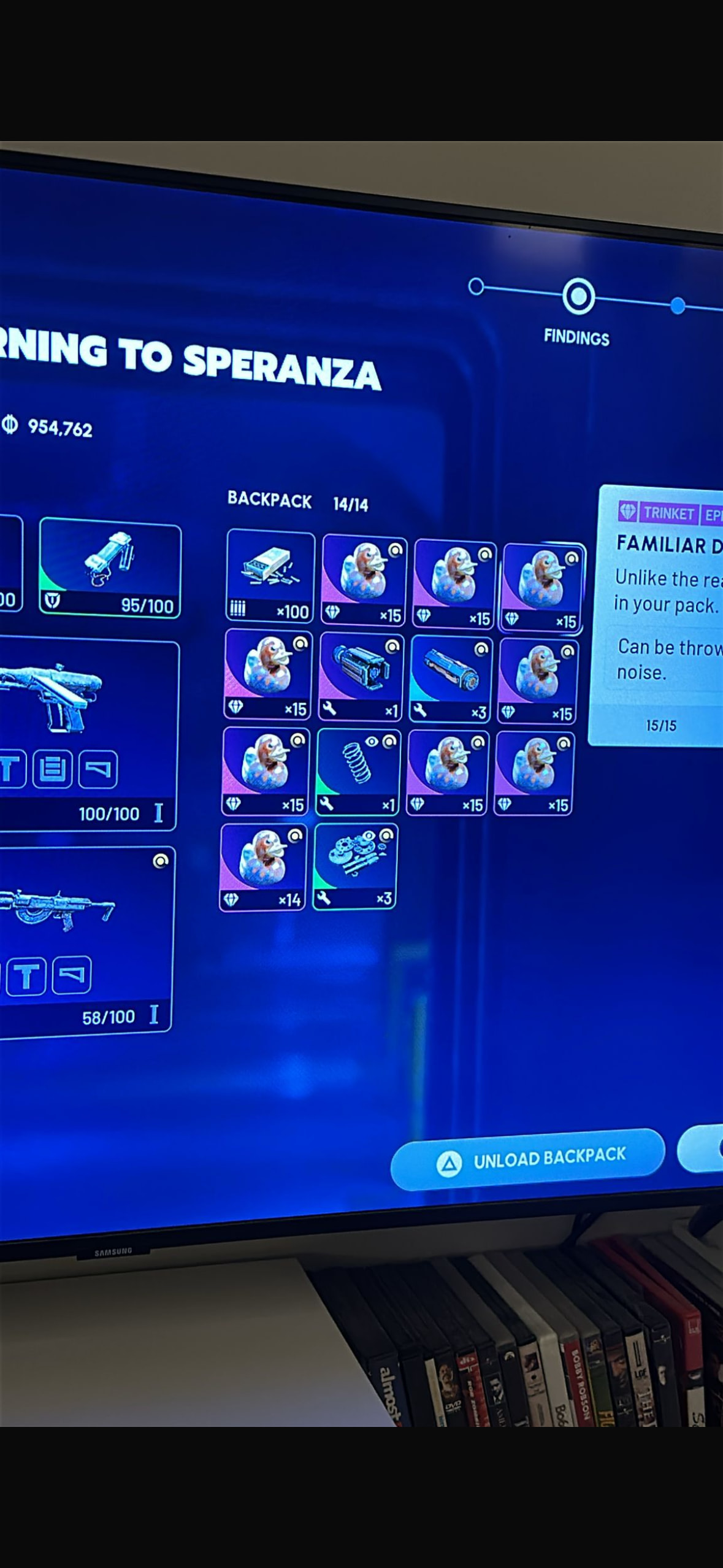Screen dimensions: 723x1568
Task: Select the coiled spring item slot
Action: (358, 771)
